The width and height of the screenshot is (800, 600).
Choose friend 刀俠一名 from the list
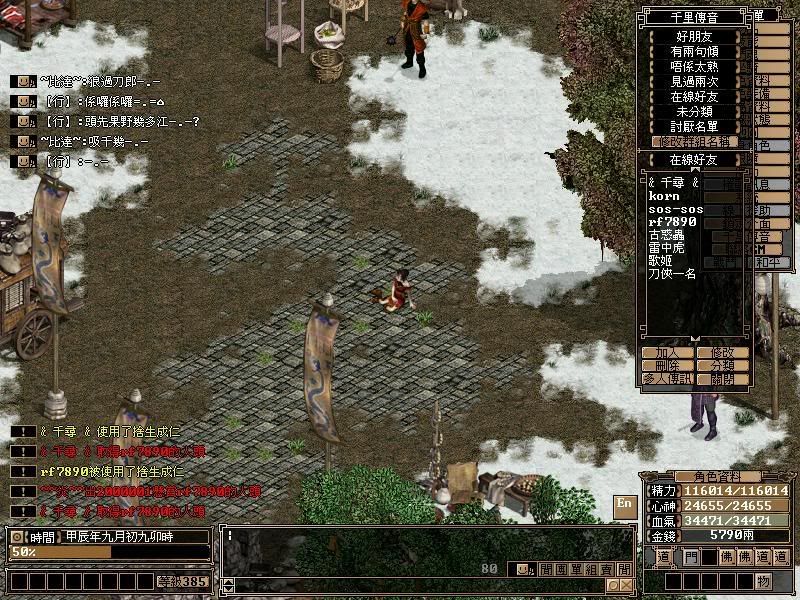[672, 273]
